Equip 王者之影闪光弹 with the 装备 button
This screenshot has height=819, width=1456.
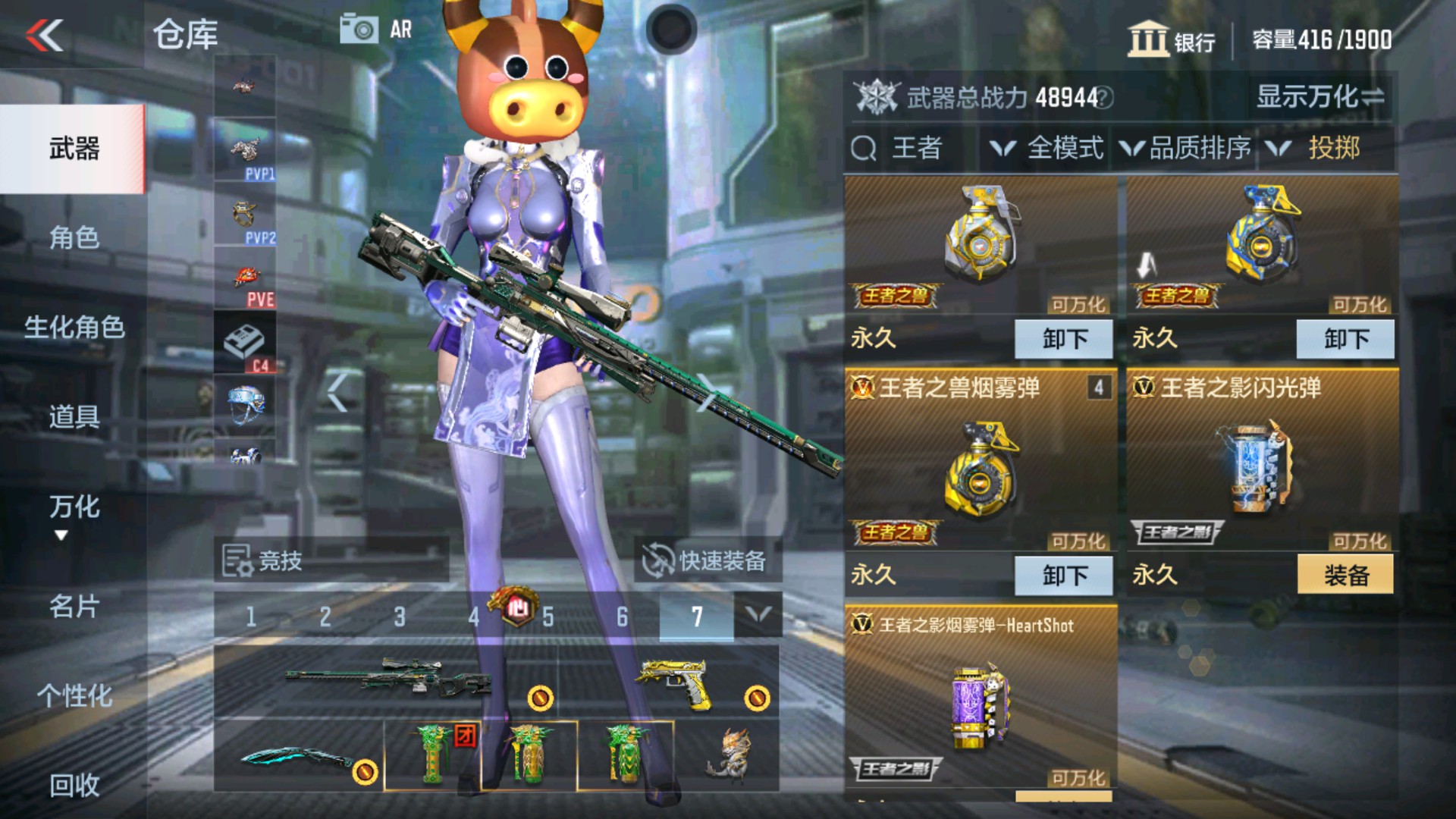tap(1345, 574)
